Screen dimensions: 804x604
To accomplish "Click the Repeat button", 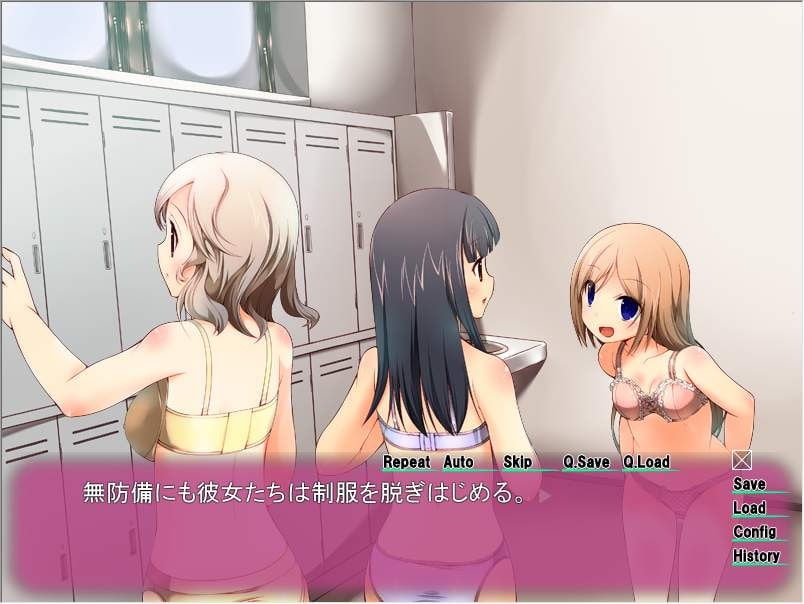I will point(407,462).
